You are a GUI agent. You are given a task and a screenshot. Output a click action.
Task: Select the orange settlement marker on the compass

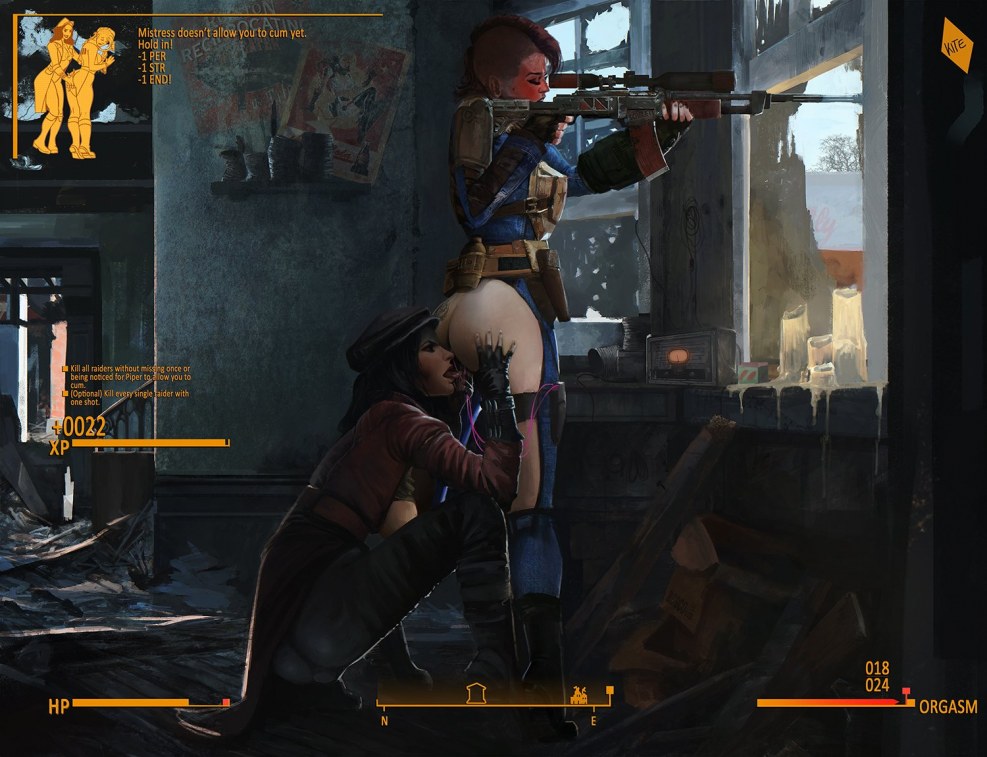578,694
